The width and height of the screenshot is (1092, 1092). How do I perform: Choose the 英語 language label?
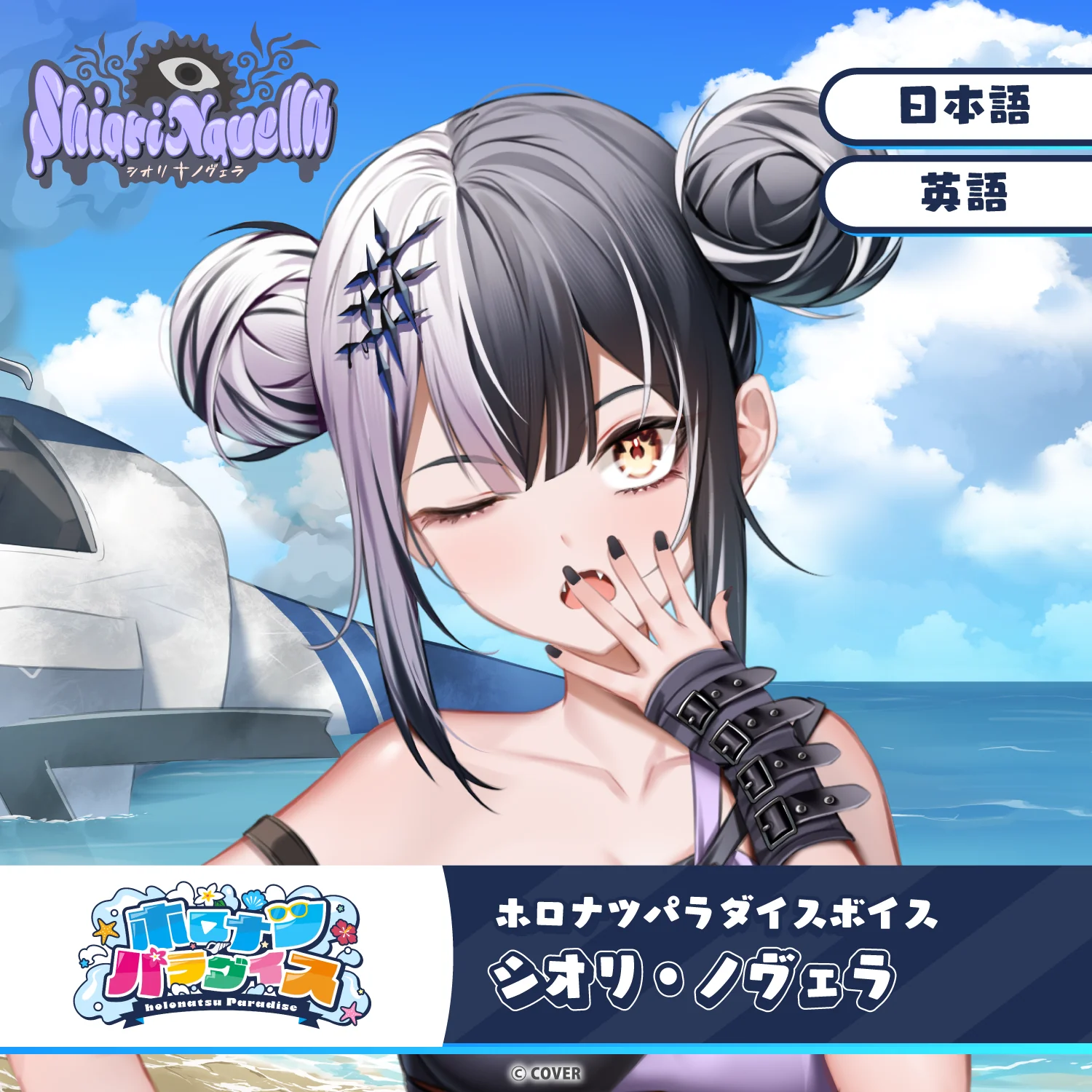(964, 193)
